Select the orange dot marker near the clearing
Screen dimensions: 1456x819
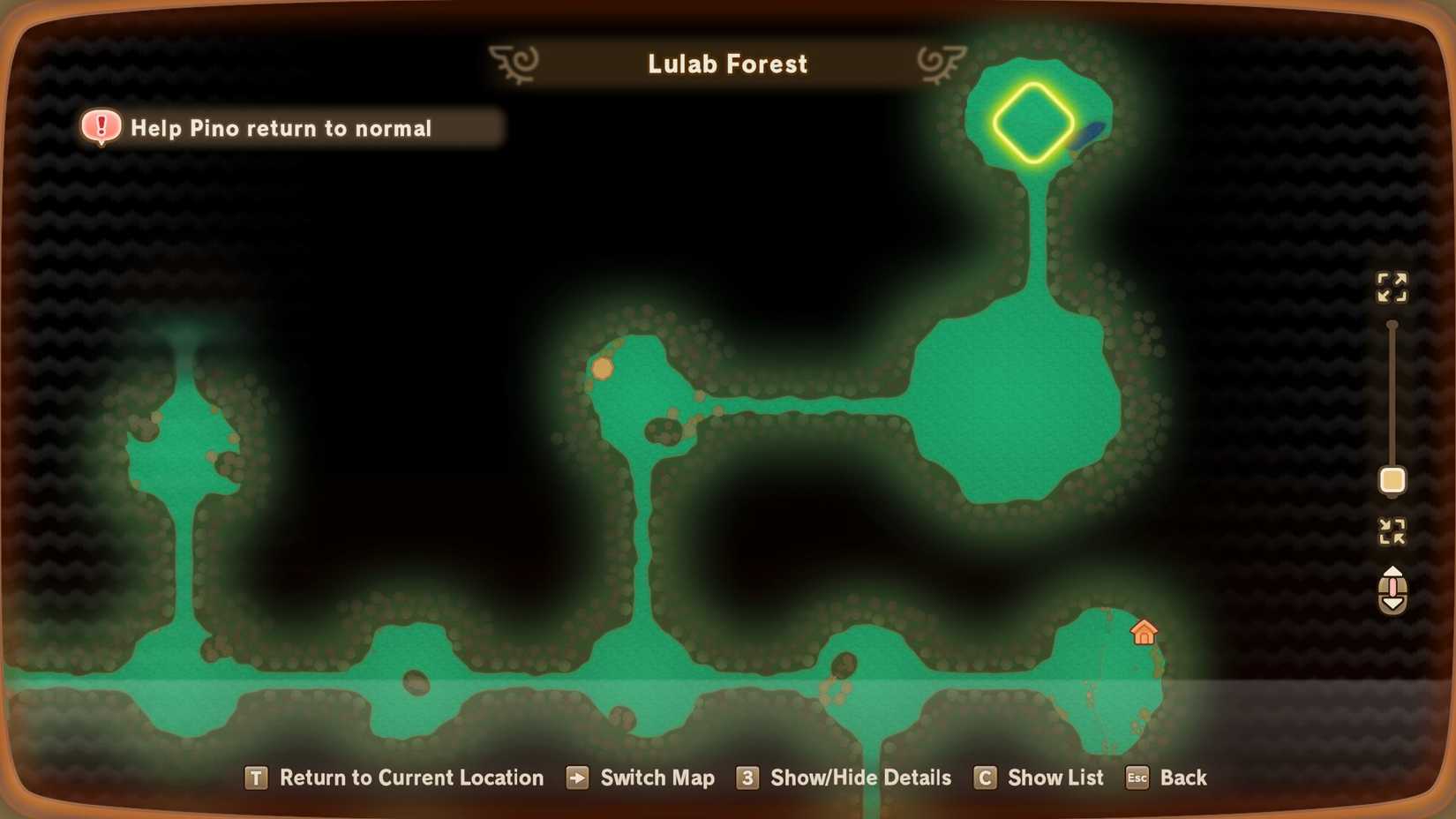pyautogui.click(x=603, y=369)
